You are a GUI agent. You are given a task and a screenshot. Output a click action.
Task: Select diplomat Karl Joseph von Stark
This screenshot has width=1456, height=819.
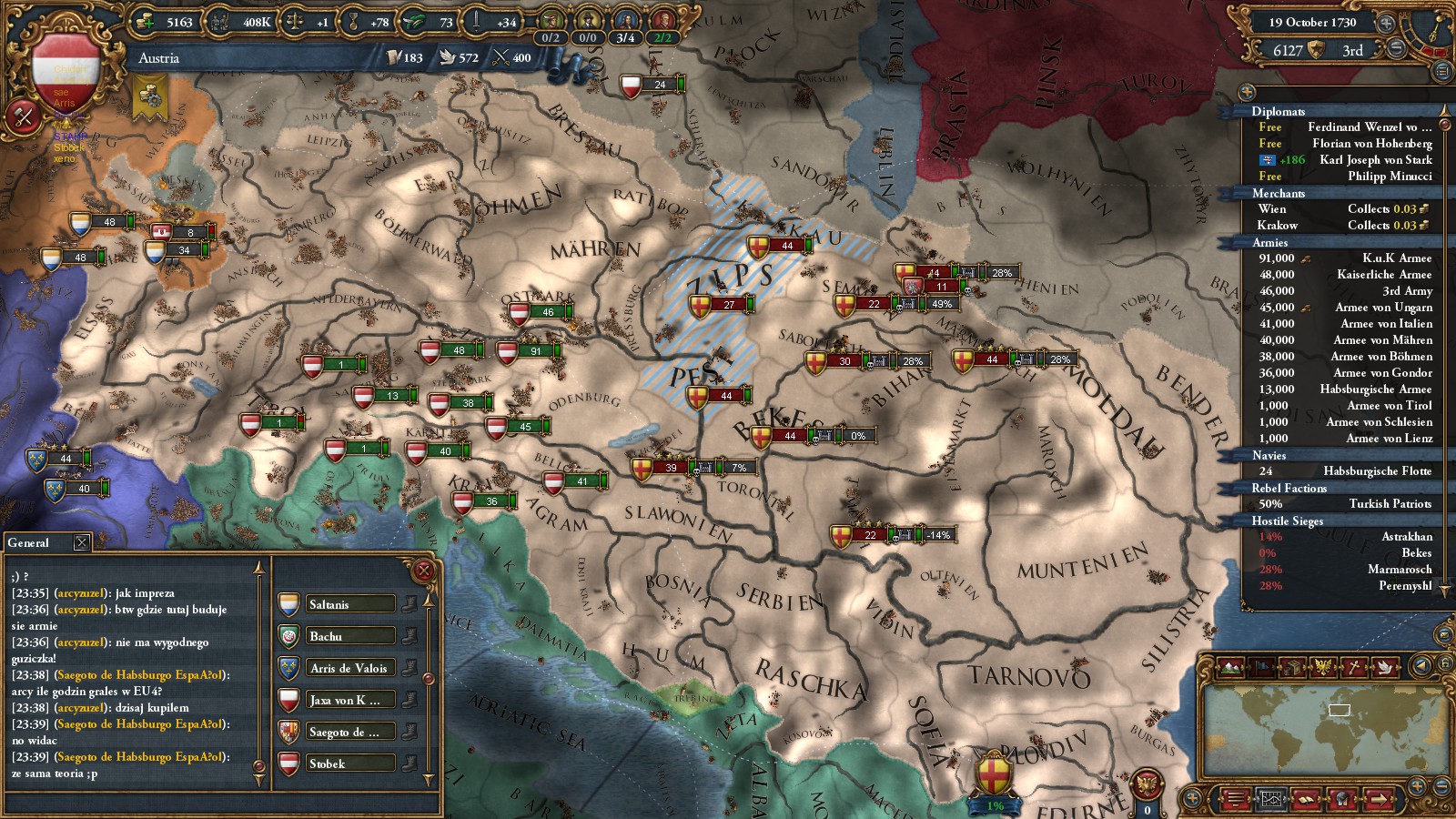(x=1345, y=160)
